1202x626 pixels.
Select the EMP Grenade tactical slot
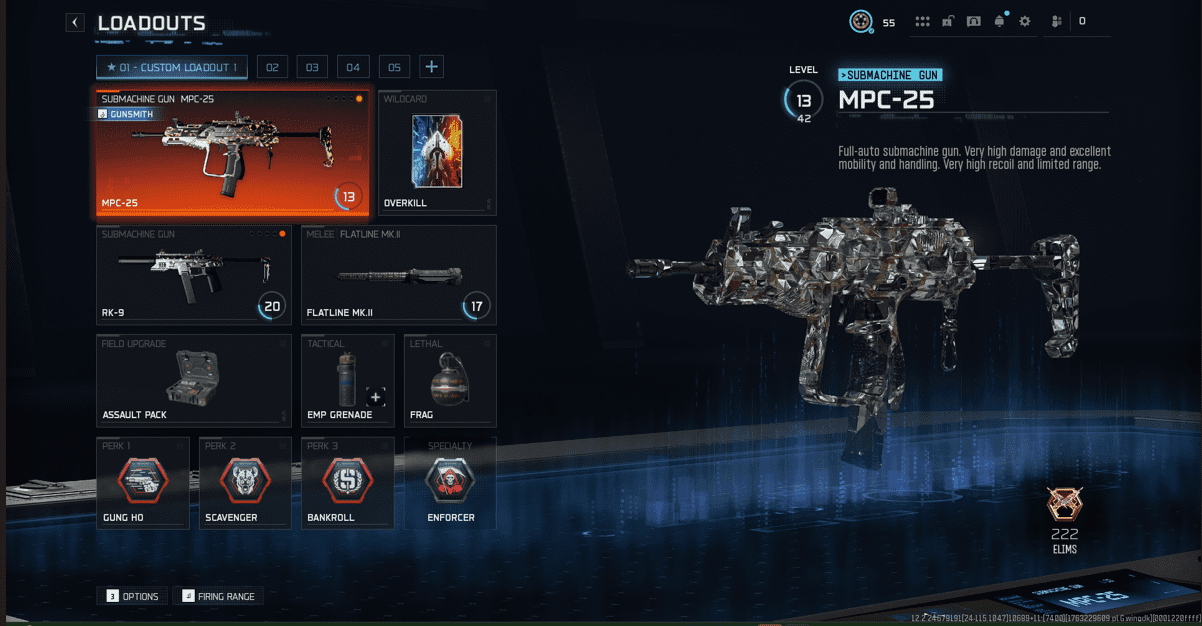(347, 379)
